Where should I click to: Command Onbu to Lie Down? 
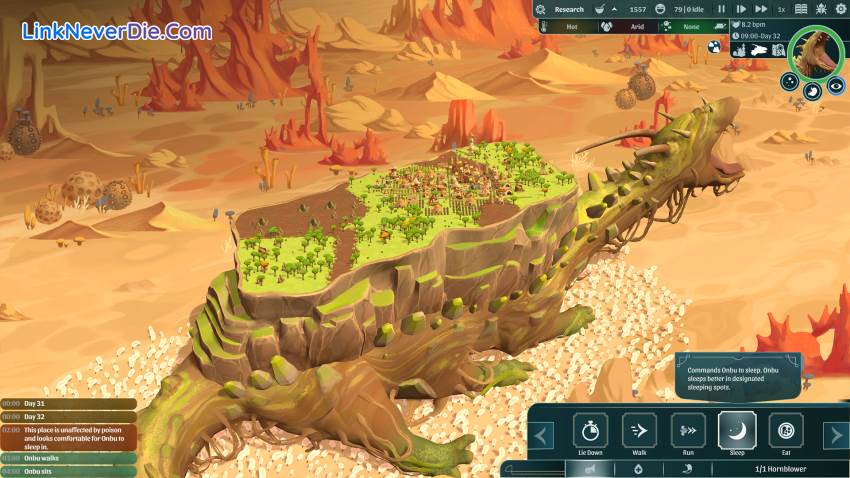(590, 431)
